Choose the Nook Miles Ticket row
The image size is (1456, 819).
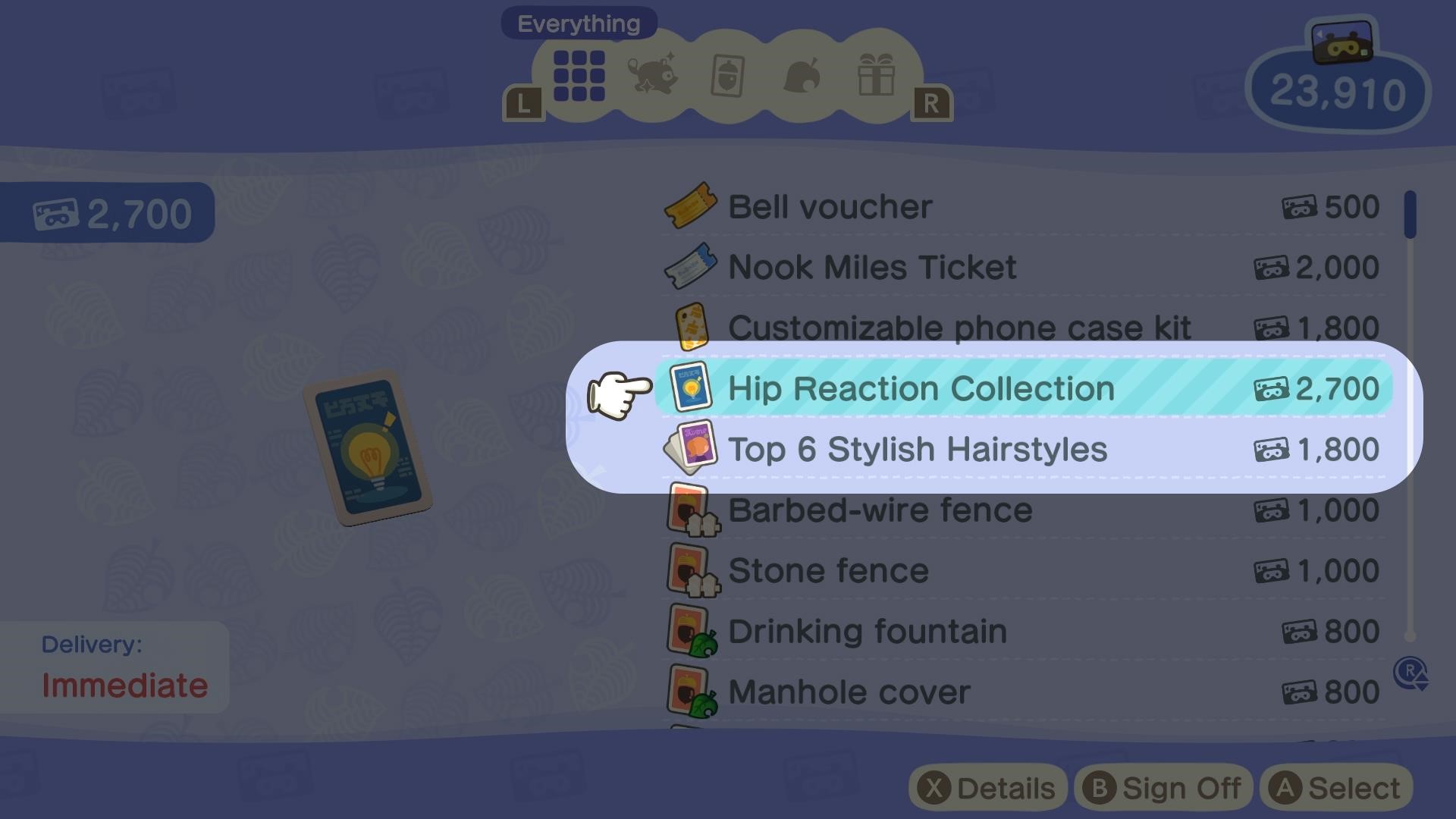point(871,268)
